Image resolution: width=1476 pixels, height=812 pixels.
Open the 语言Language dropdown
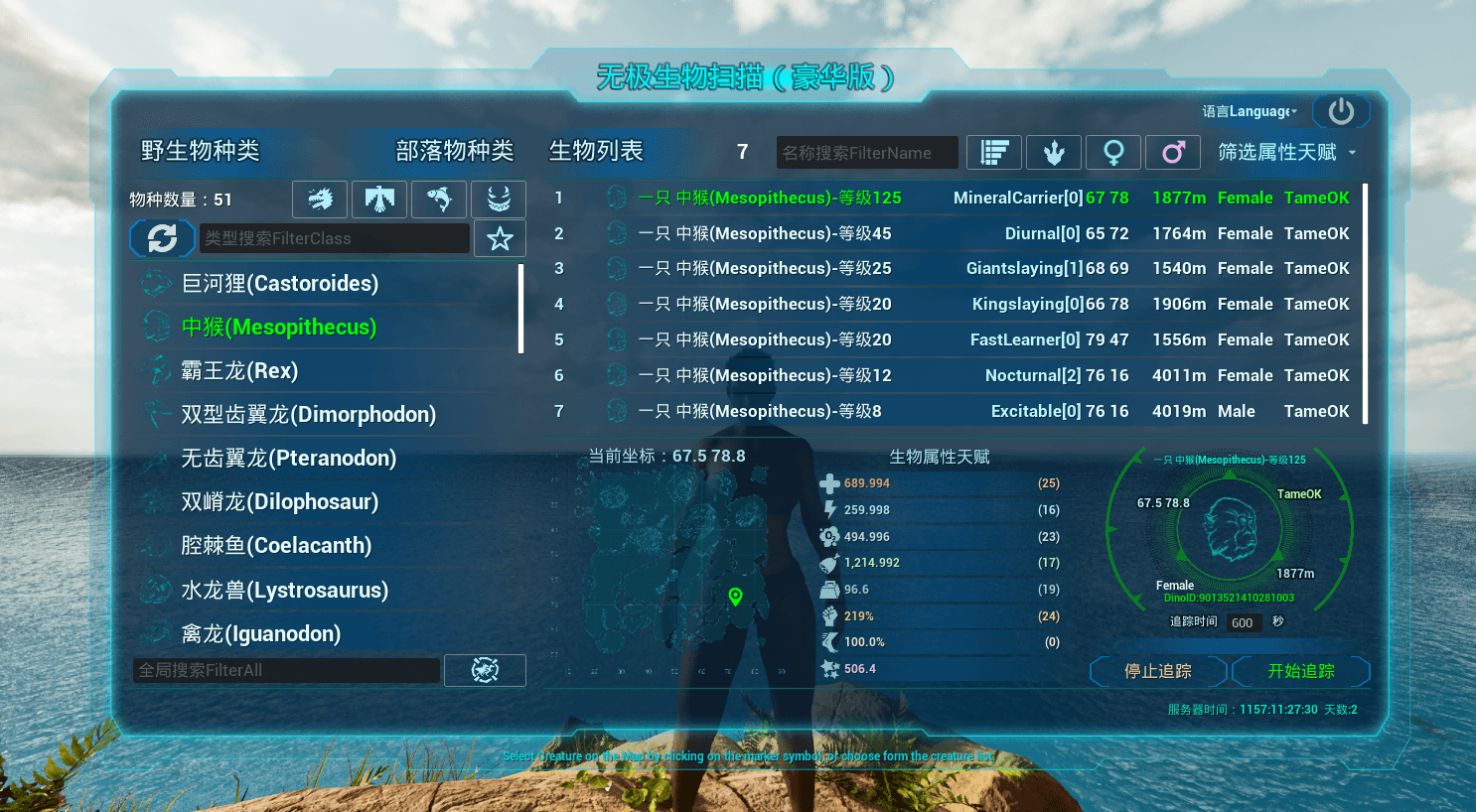1250,111
